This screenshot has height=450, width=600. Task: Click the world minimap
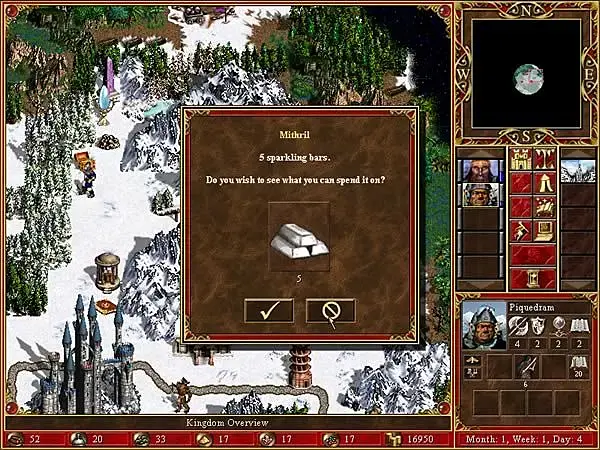(x=527, y=74)
